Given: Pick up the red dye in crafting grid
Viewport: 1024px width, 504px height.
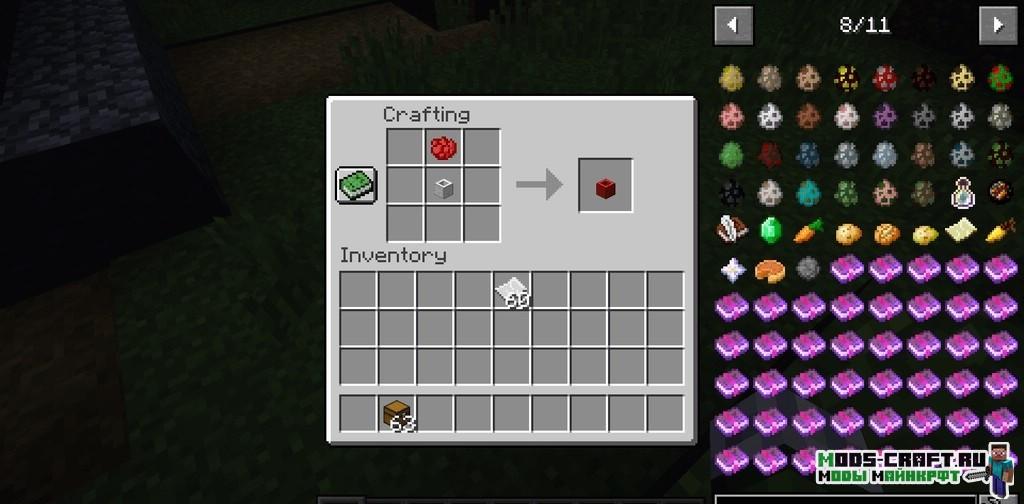Looking at the screenshot, I should [x=444, y=148].
